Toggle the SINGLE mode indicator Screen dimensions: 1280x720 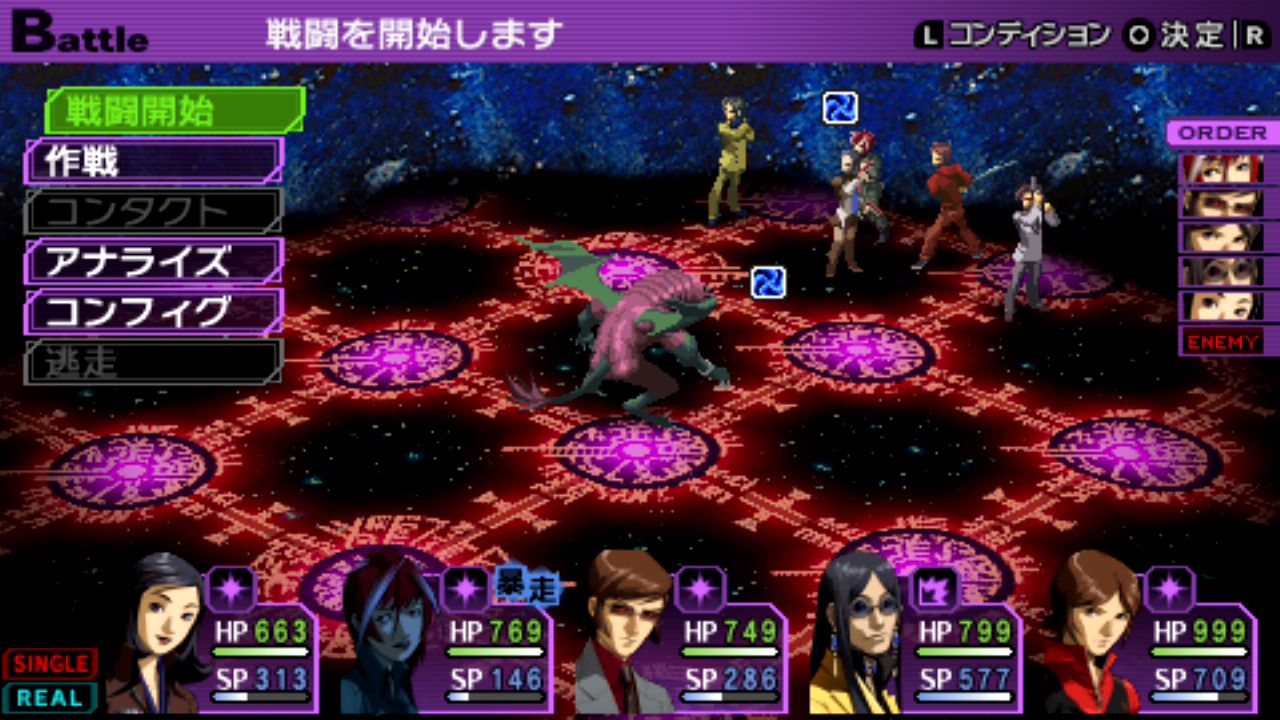tap(50, 663)
